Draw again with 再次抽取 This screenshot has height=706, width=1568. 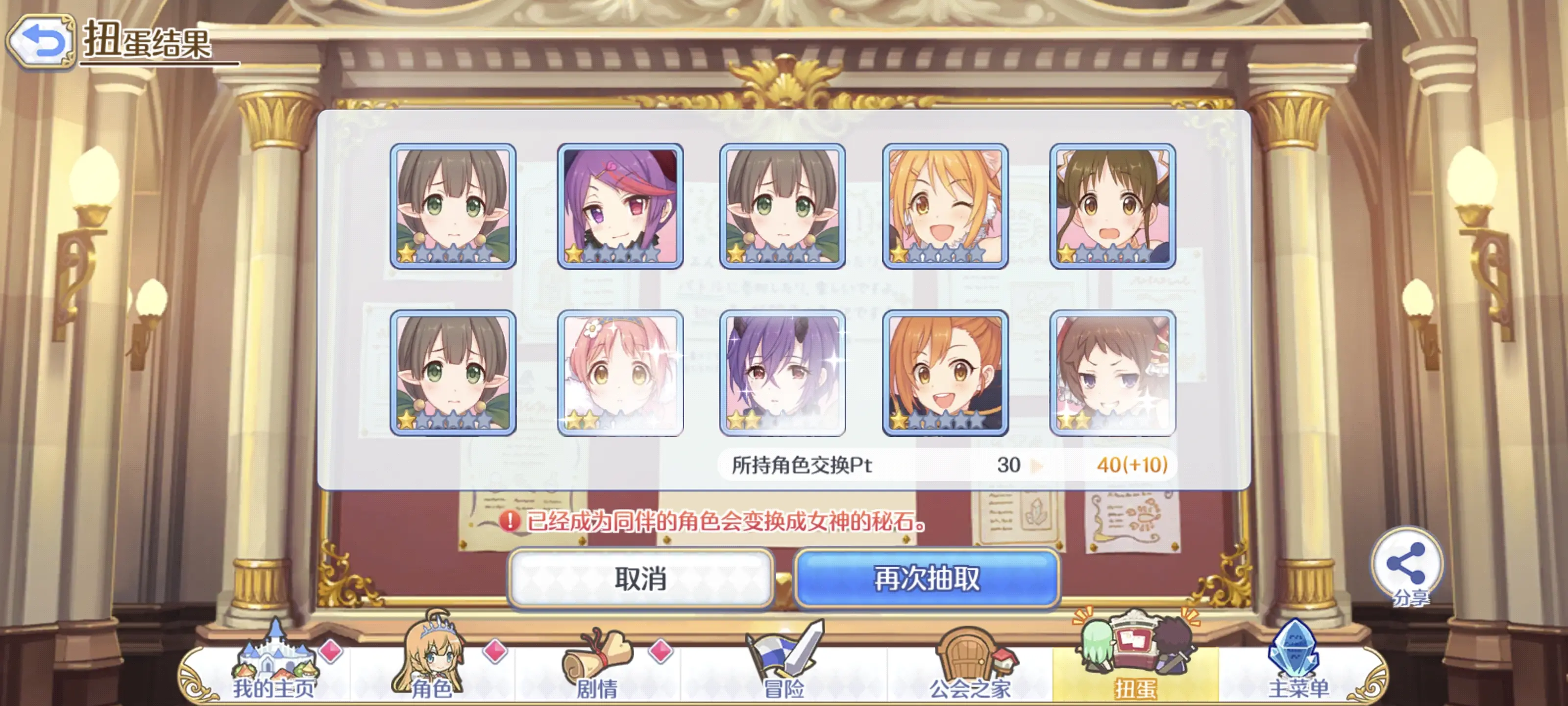pos(927,578)
